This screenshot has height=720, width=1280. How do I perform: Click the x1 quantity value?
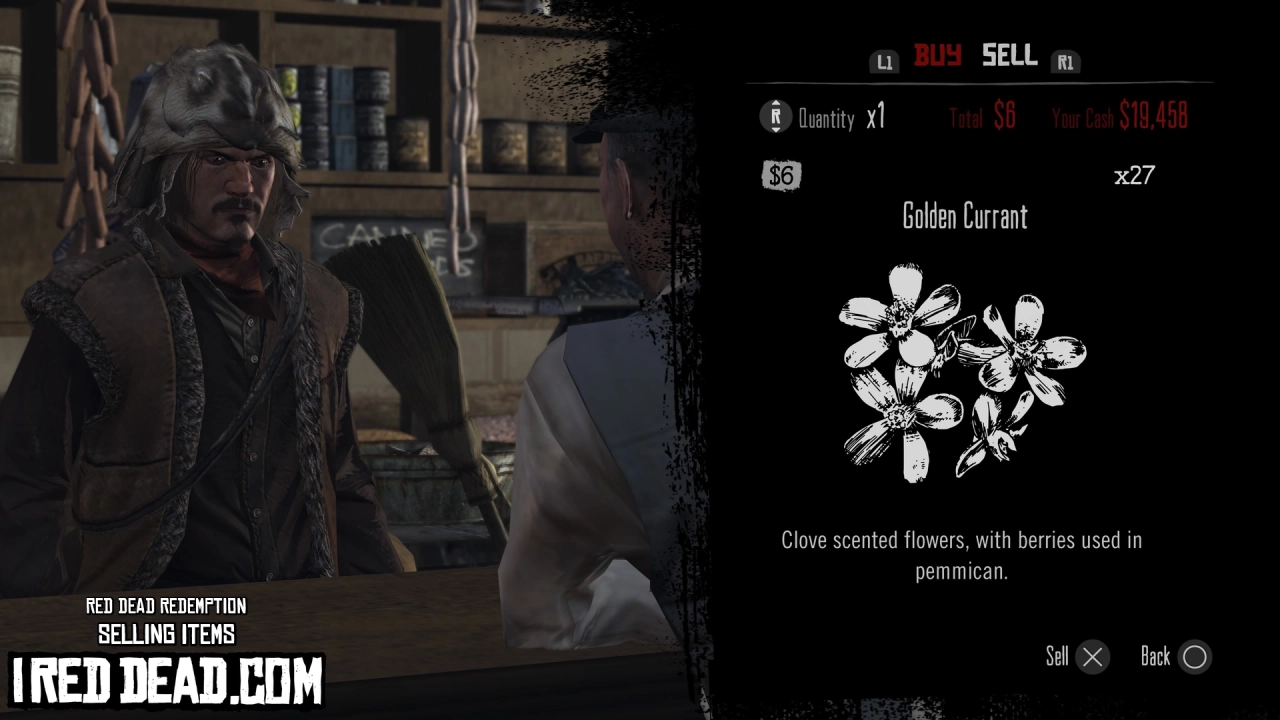874,117
